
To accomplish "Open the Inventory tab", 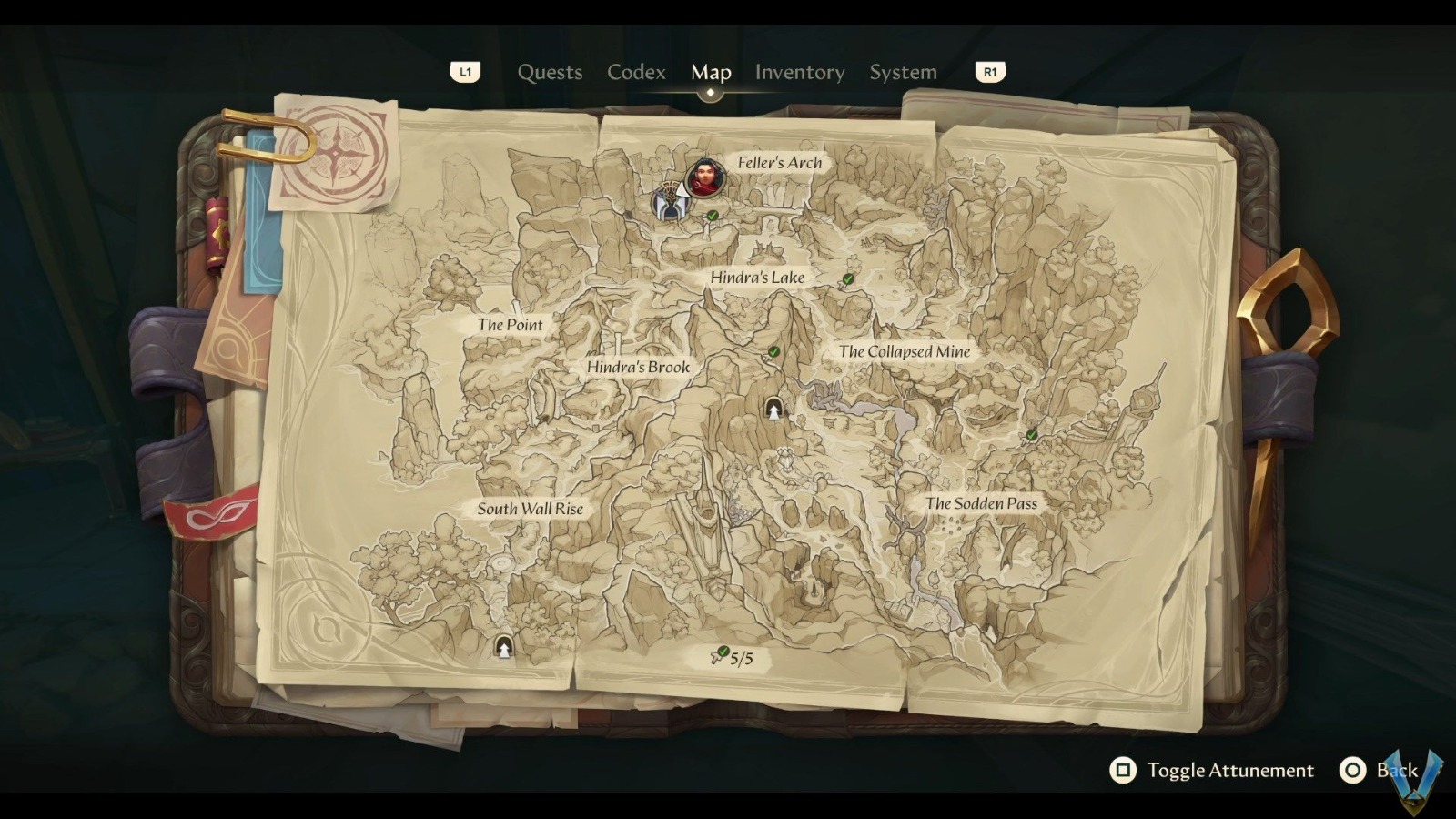I will tap(800, 72).
